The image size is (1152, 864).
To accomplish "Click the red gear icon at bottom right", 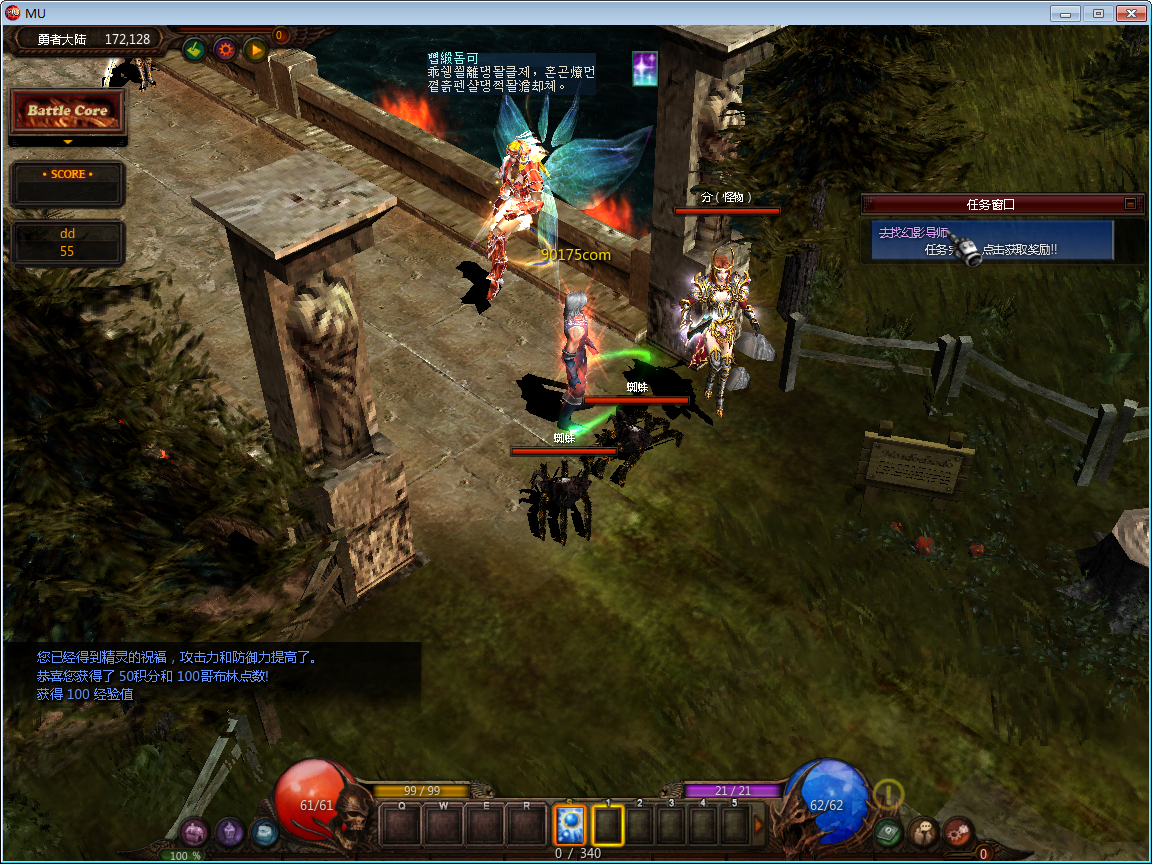I will 958,831.
